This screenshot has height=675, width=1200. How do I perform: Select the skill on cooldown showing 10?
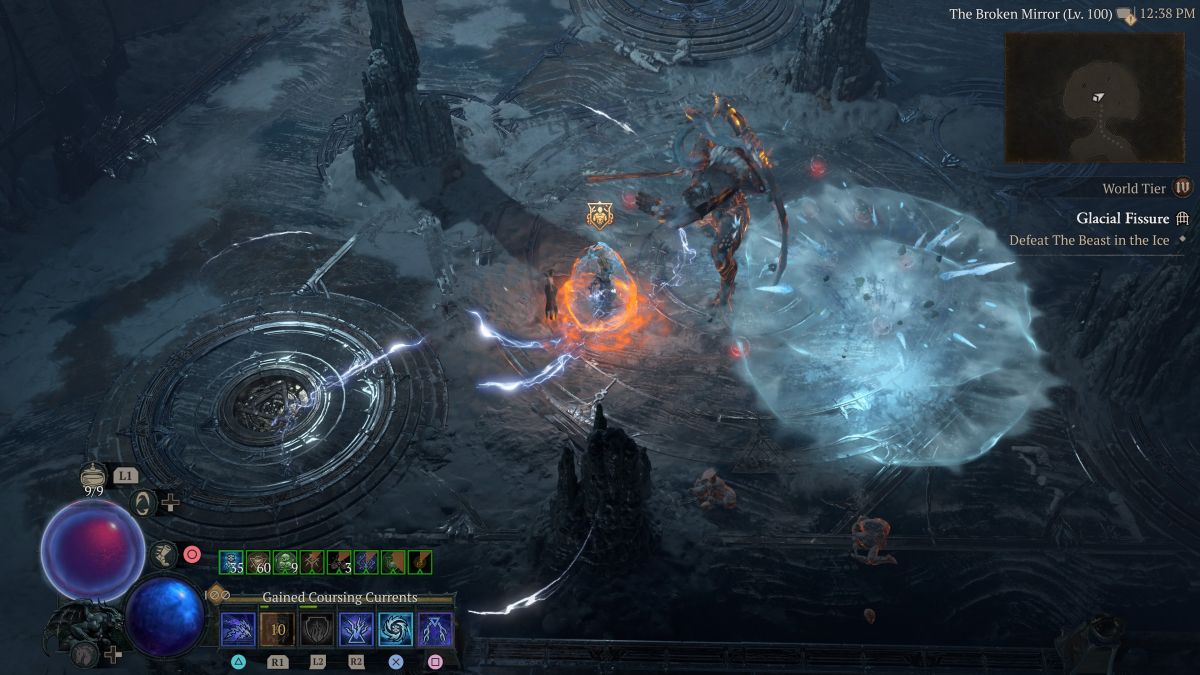click(x=277, y=630)
